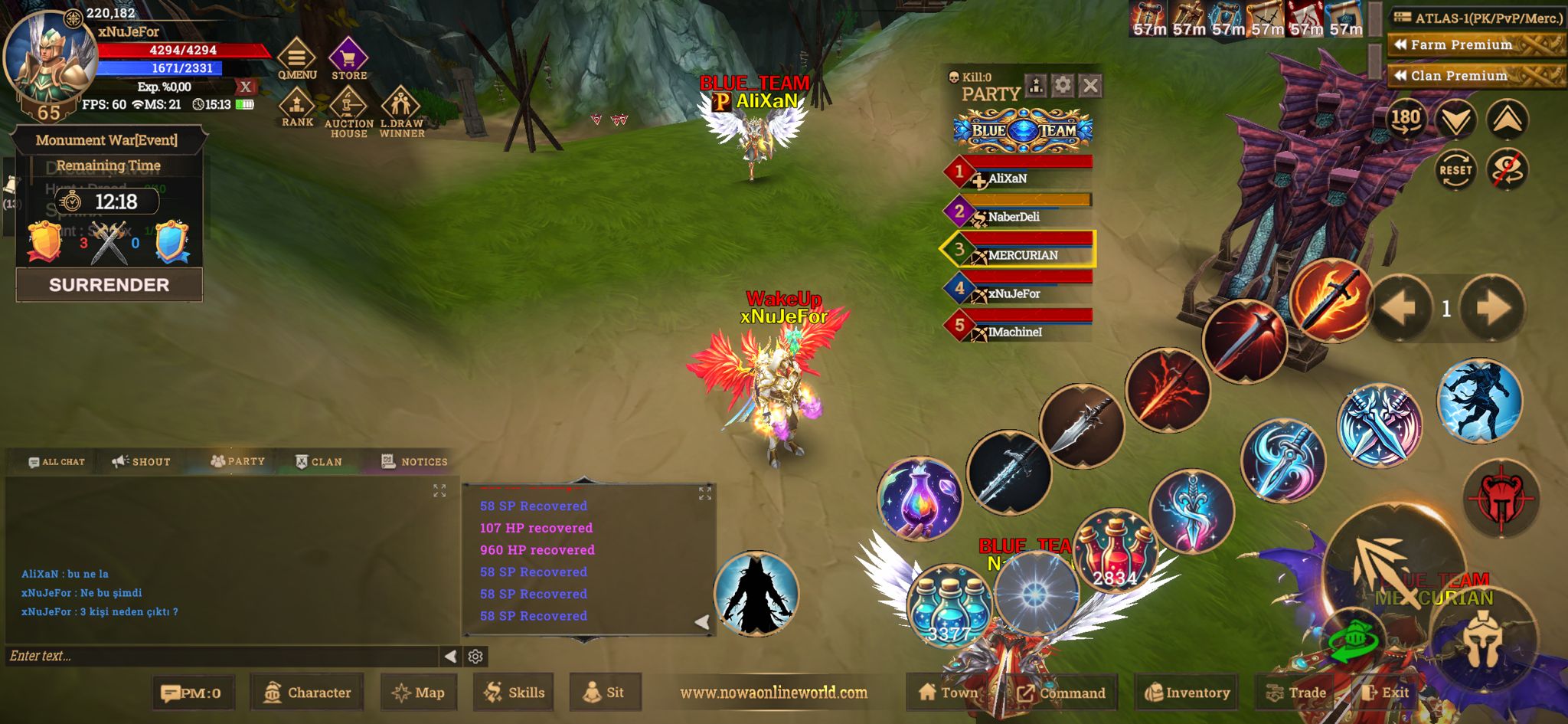Image resolution: width=1568 pixels, height=724 pixels.
Task: Click the Enter text chat field
Action: click(222, 656)
